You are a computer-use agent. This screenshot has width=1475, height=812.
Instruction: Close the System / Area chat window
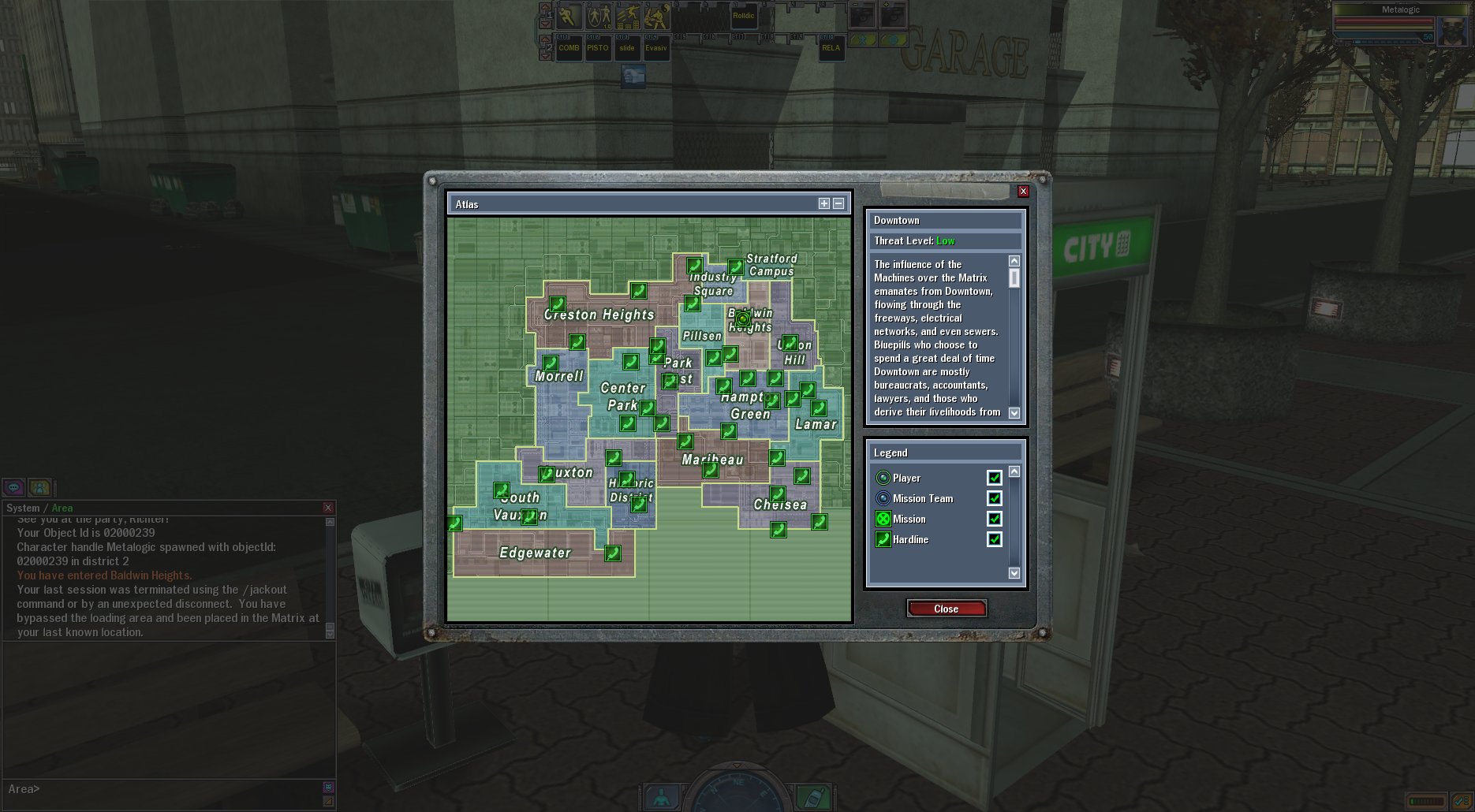(x=328, y=508)
